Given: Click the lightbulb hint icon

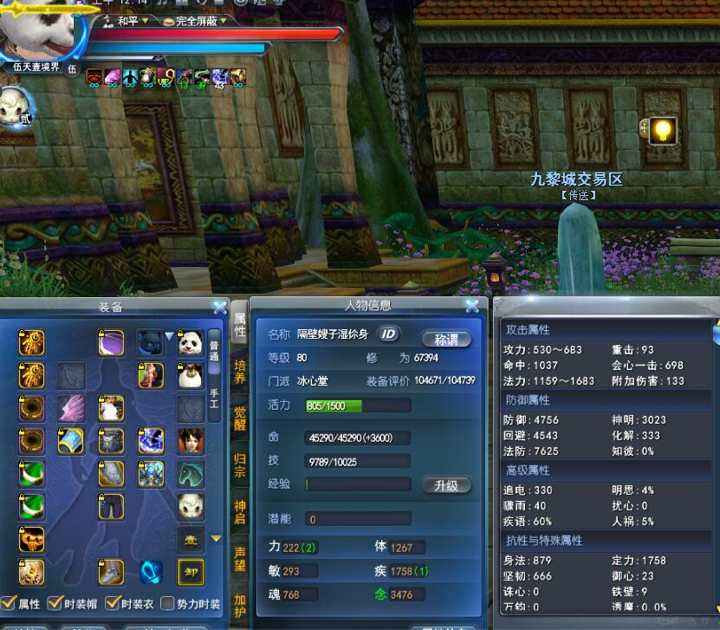Looking at the screenshot, I should click(x=661, y=131).
